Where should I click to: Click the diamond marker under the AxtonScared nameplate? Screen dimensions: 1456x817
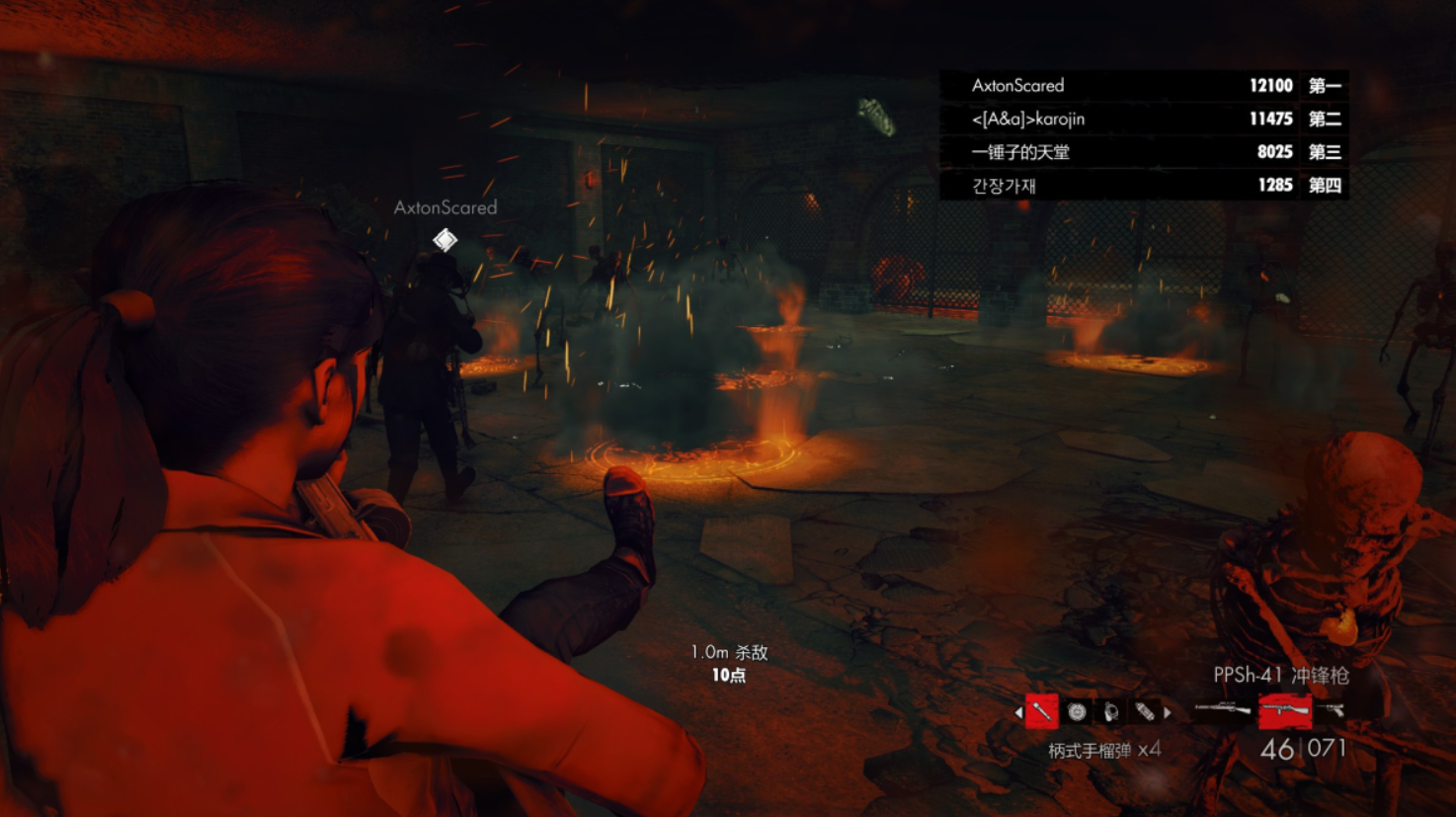445,239
